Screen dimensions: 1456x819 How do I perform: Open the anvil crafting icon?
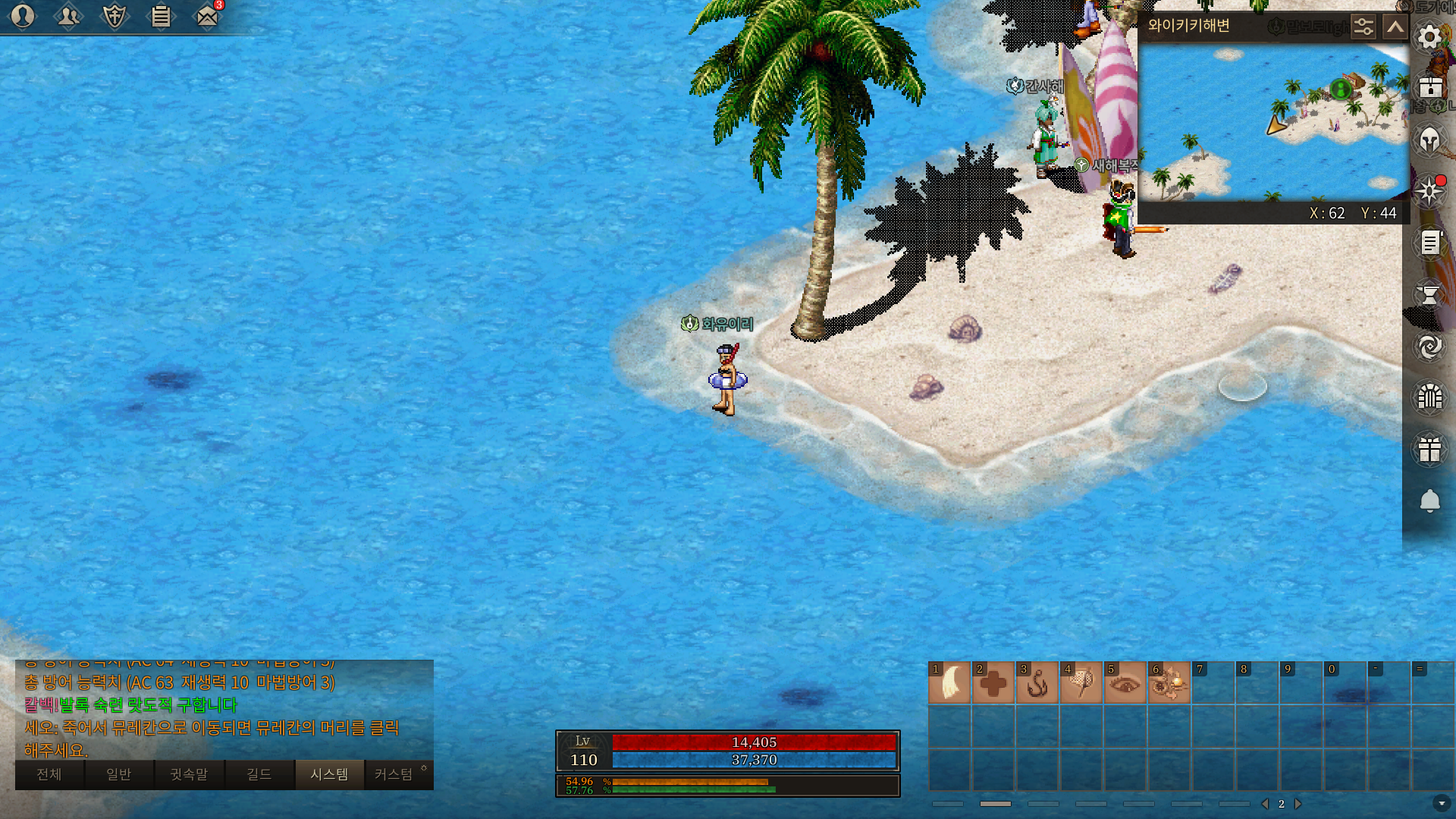(1429, 294)
